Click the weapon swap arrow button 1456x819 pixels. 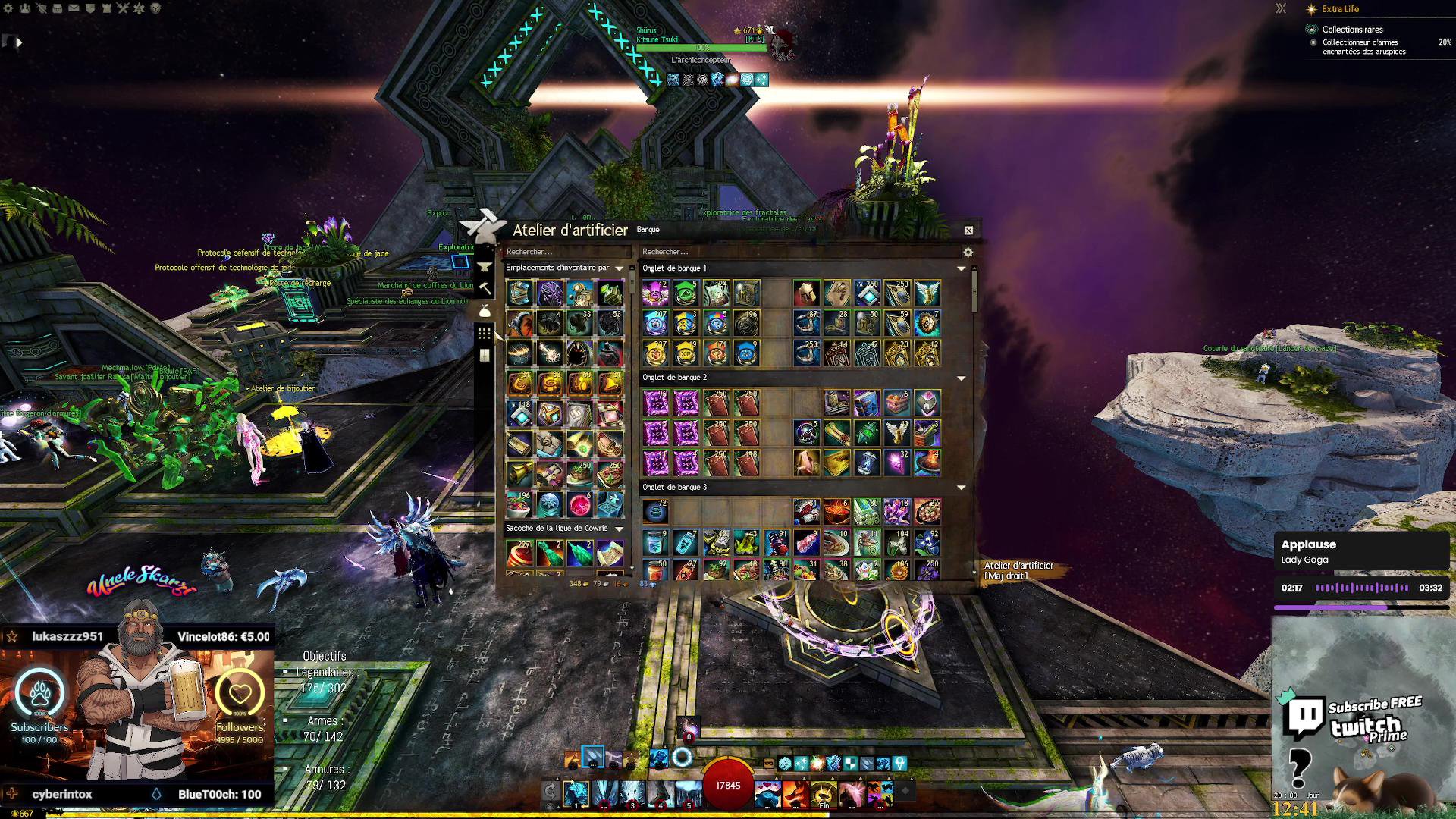click(x=551, y=792)
